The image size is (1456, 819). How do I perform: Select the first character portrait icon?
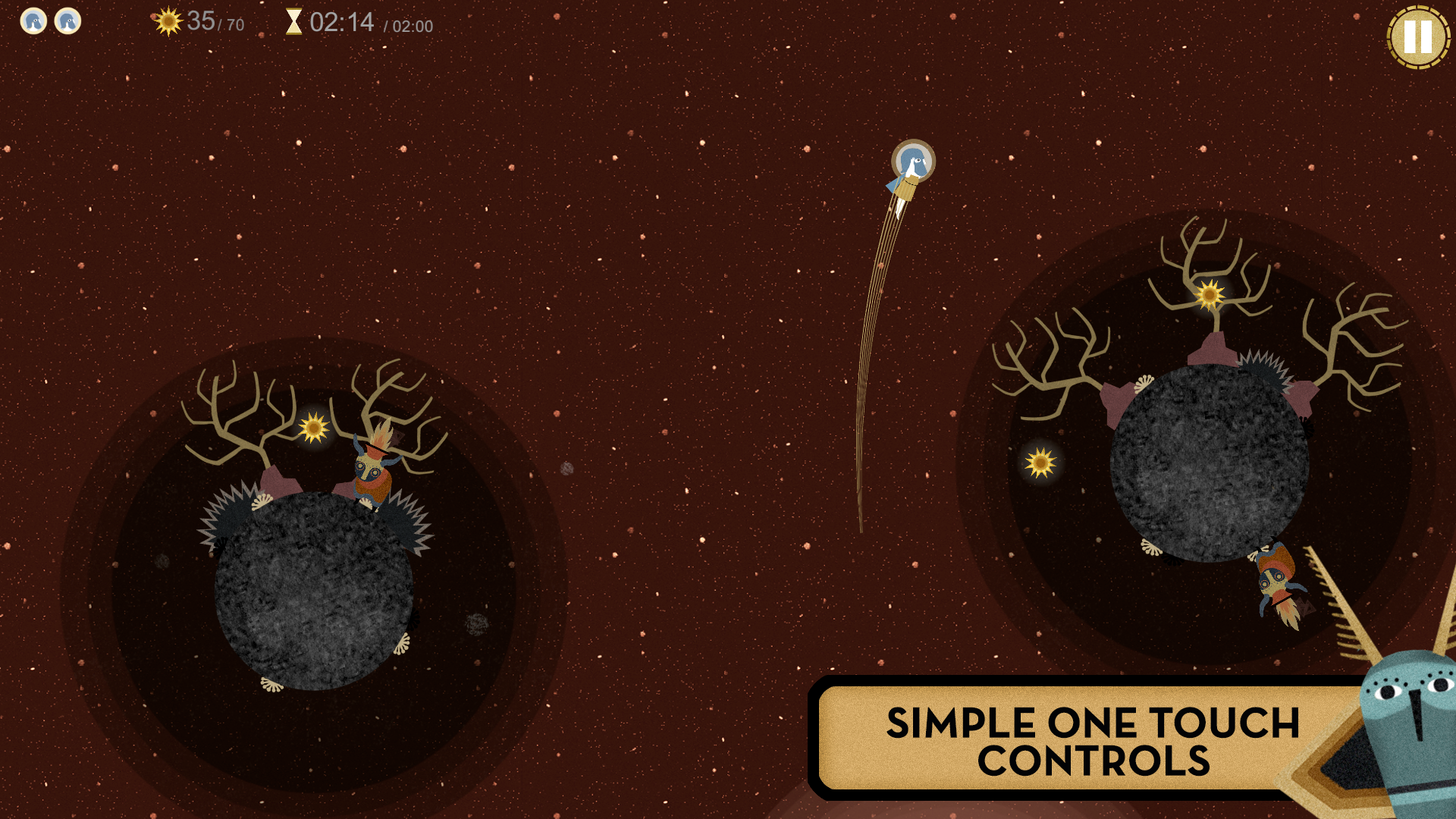[x=33, y=22]
